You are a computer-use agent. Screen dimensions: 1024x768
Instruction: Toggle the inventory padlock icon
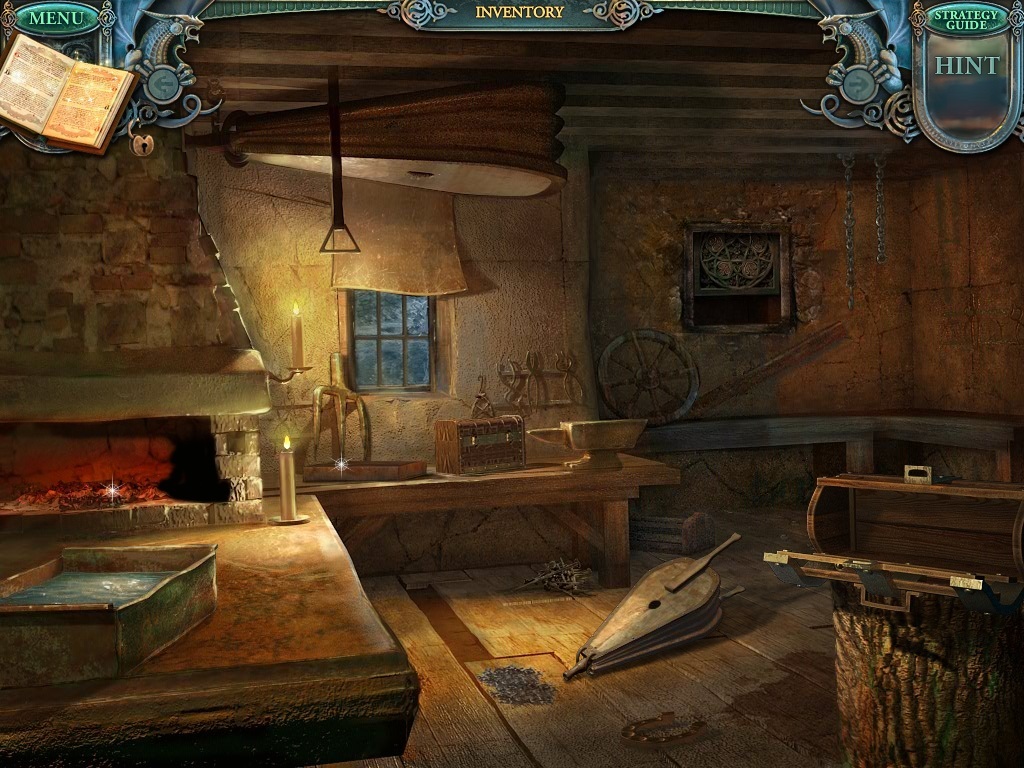click(142, 145)
